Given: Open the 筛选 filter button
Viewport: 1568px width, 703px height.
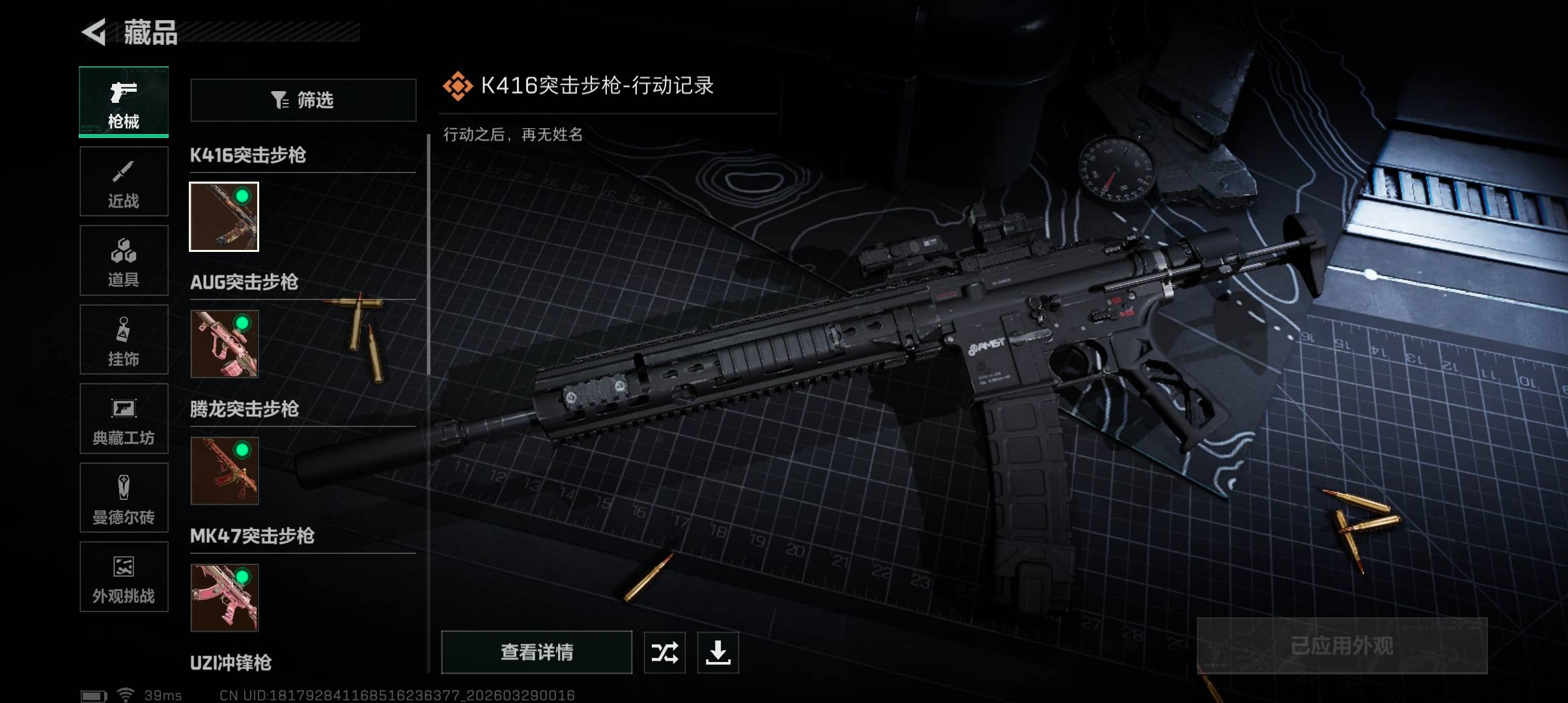Looking at the screenshot, I should coord(303,100).
